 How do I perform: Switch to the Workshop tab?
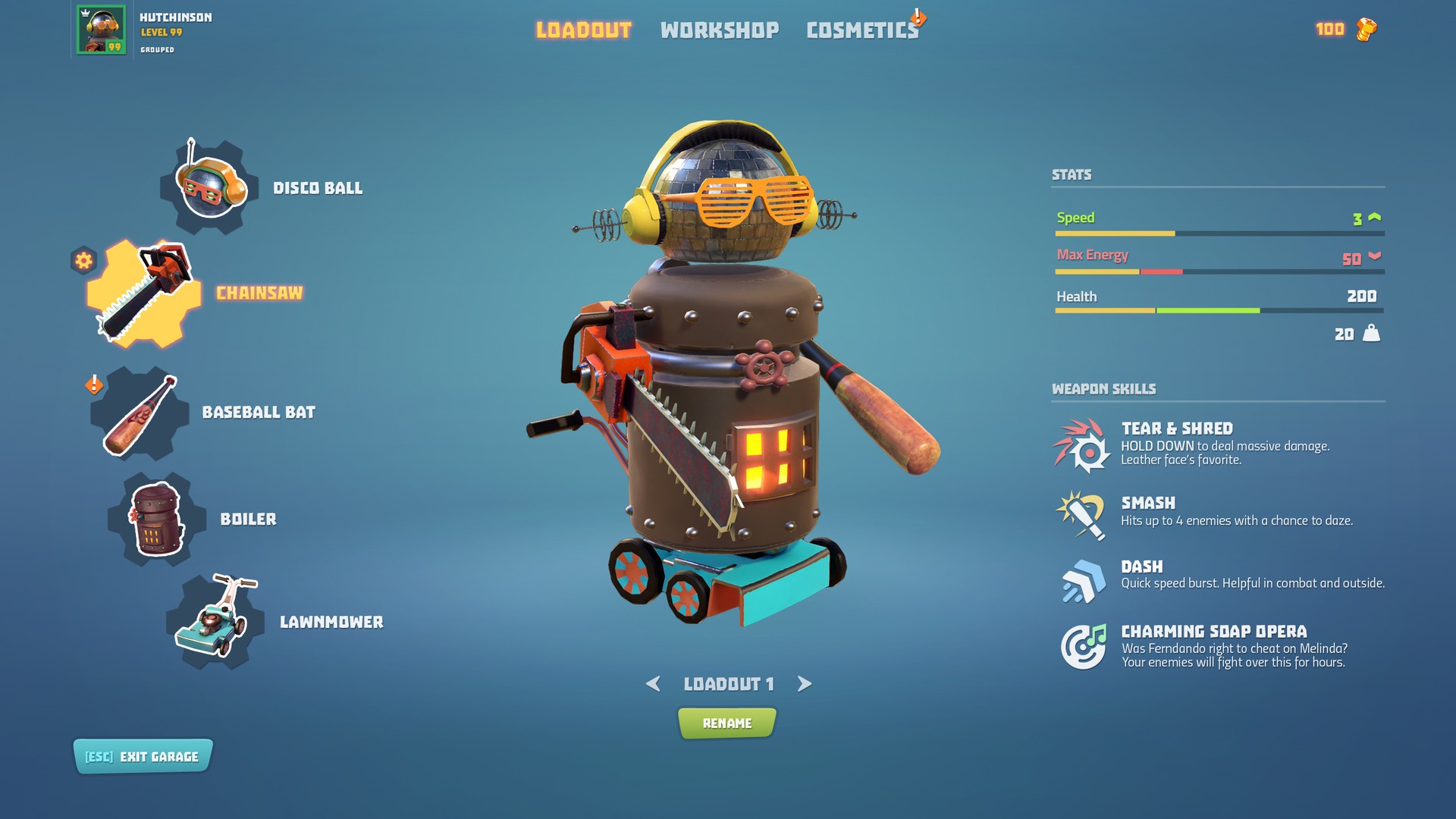click(719, 30)
